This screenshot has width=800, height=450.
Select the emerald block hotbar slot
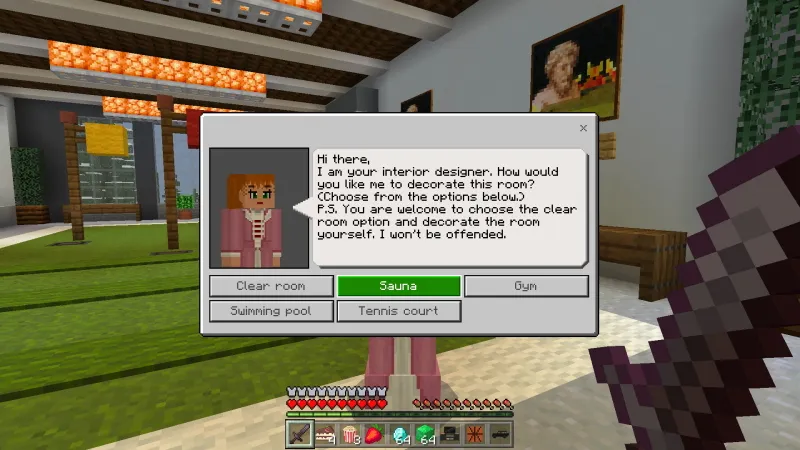point(425,434)
